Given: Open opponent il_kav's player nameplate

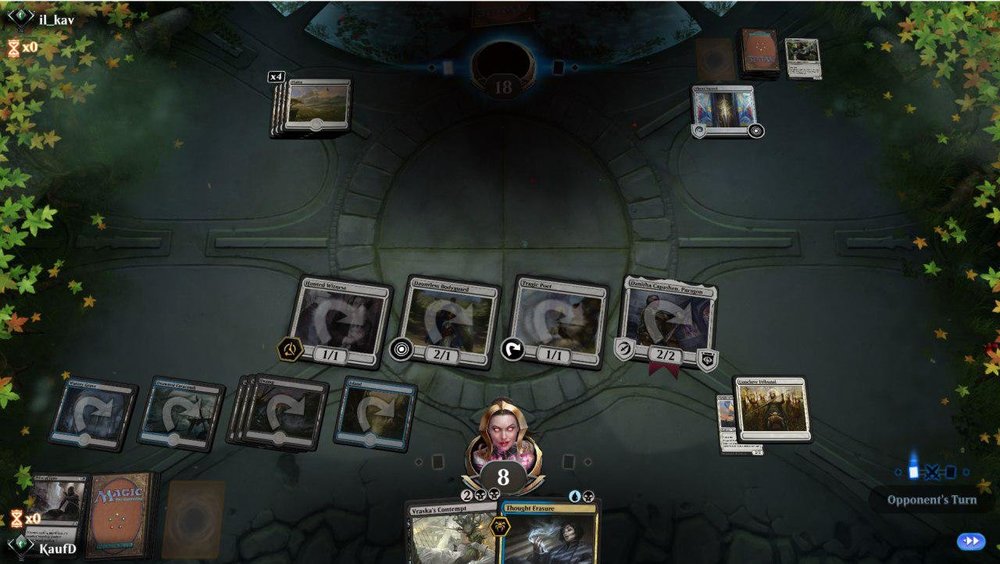Looking at the screenshot, I should coord(55,19).
